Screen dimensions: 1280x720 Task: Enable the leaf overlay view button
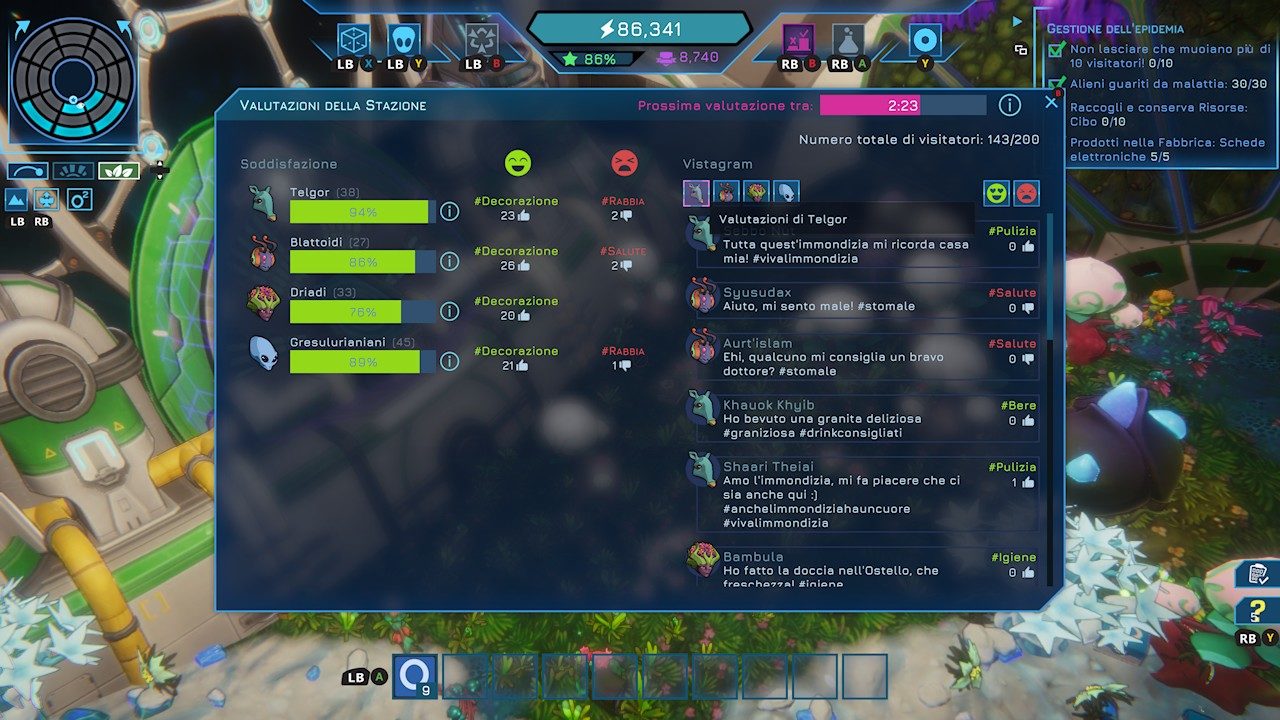click(118, 171)
